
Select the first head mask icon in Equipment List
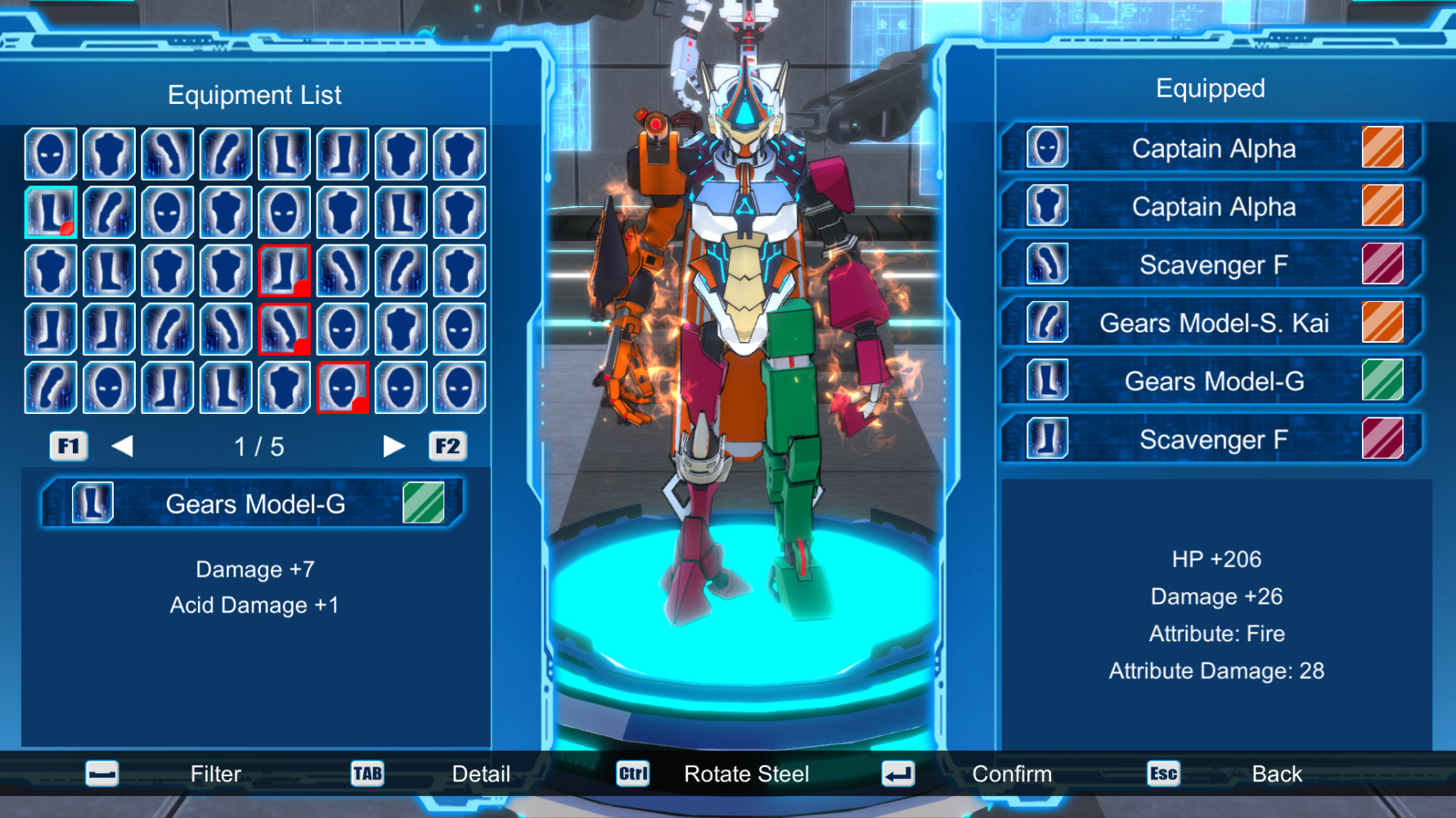[50, 151]
